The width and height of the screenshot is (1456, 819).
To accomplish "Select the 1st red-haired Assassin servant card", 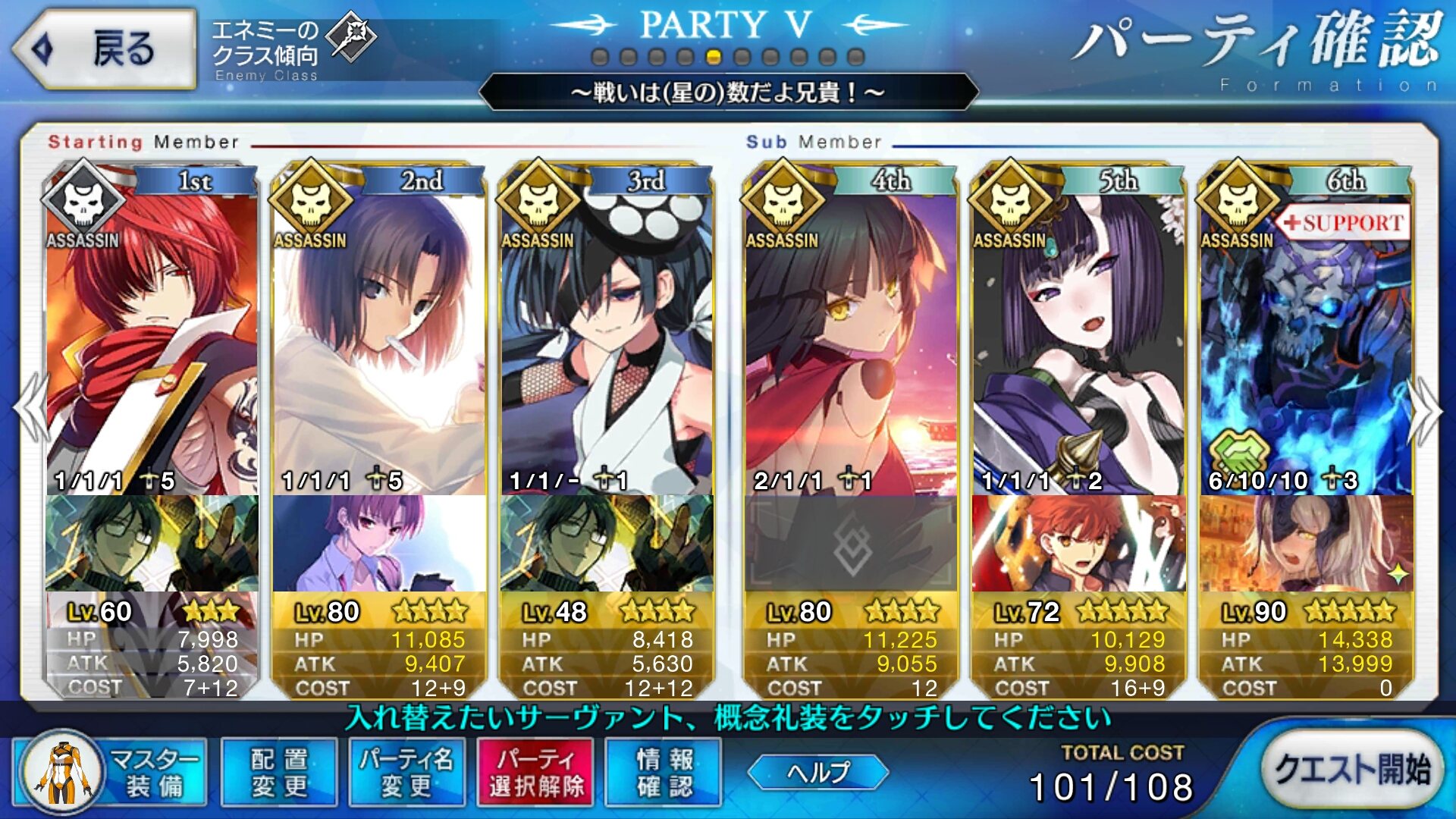I will coord(152,334).
